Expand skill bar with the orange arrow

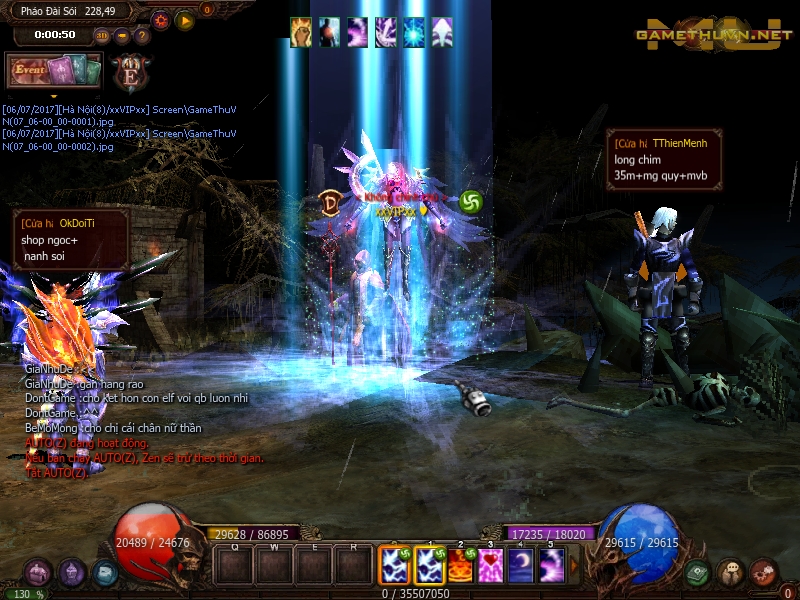point(574,566)
